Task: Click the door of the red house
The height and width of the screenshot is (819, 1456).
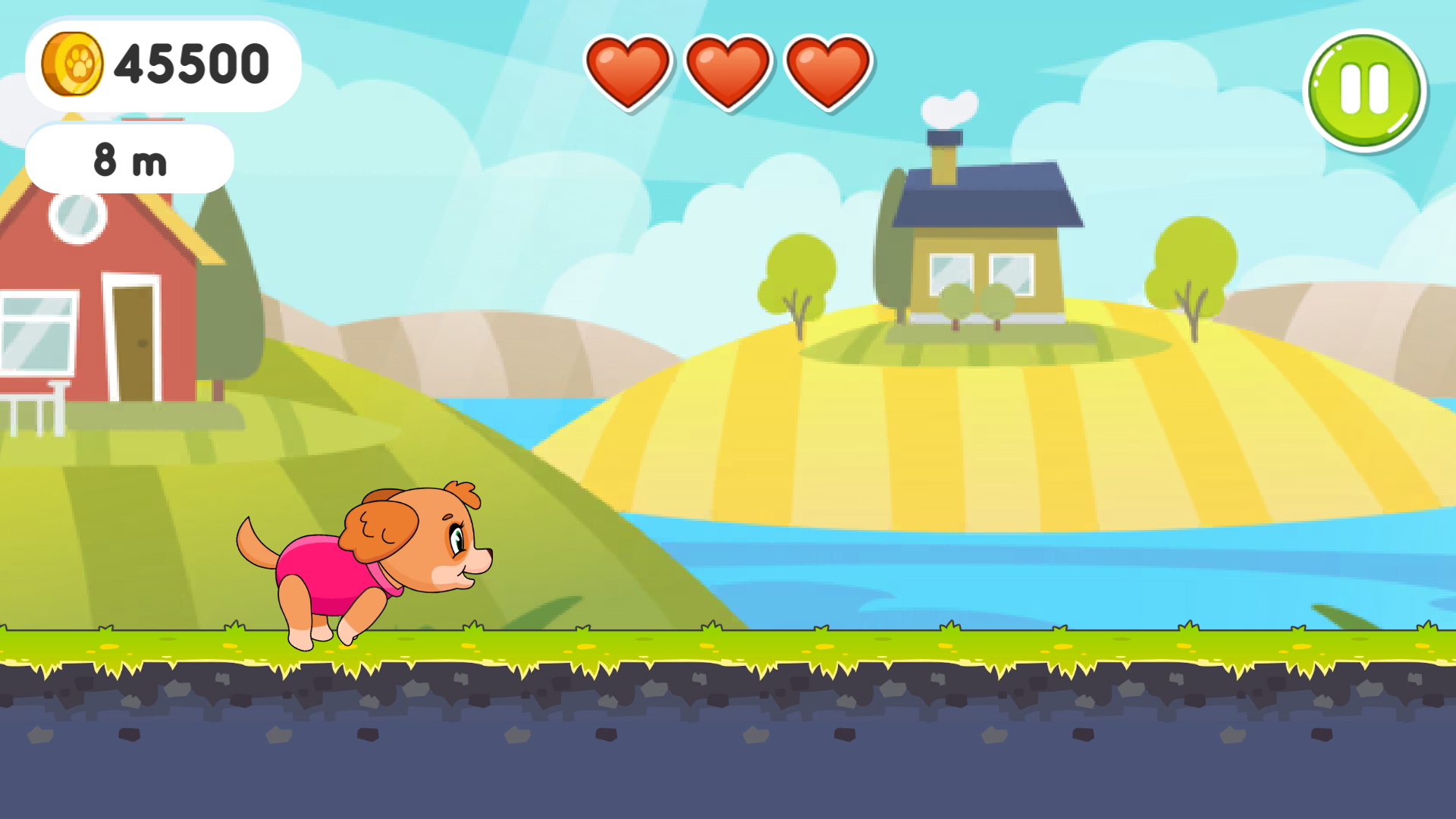Action: pos(136,341)
